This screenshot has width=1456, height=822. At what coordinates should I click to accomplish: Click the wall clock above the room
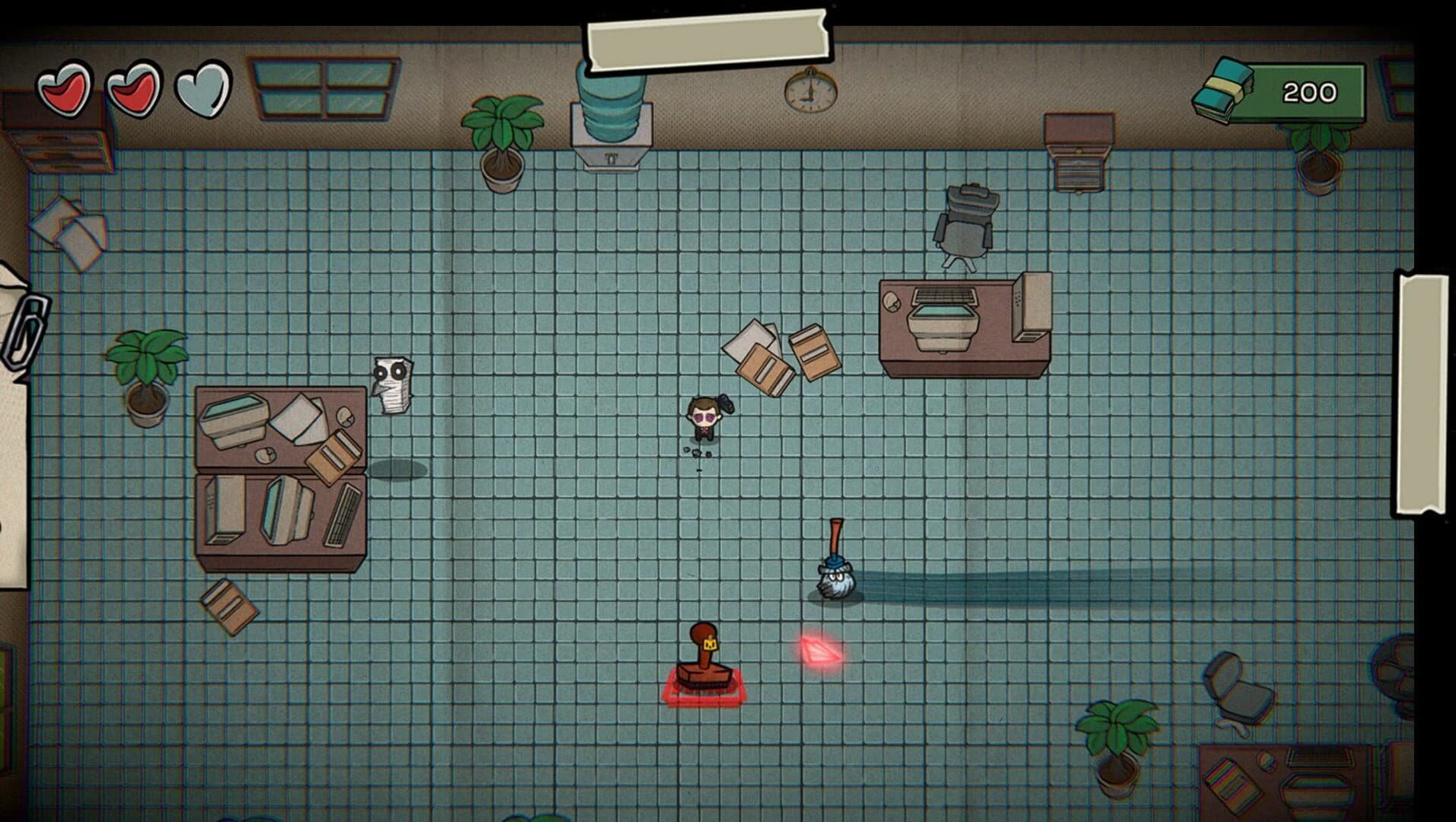click(809, 94)
